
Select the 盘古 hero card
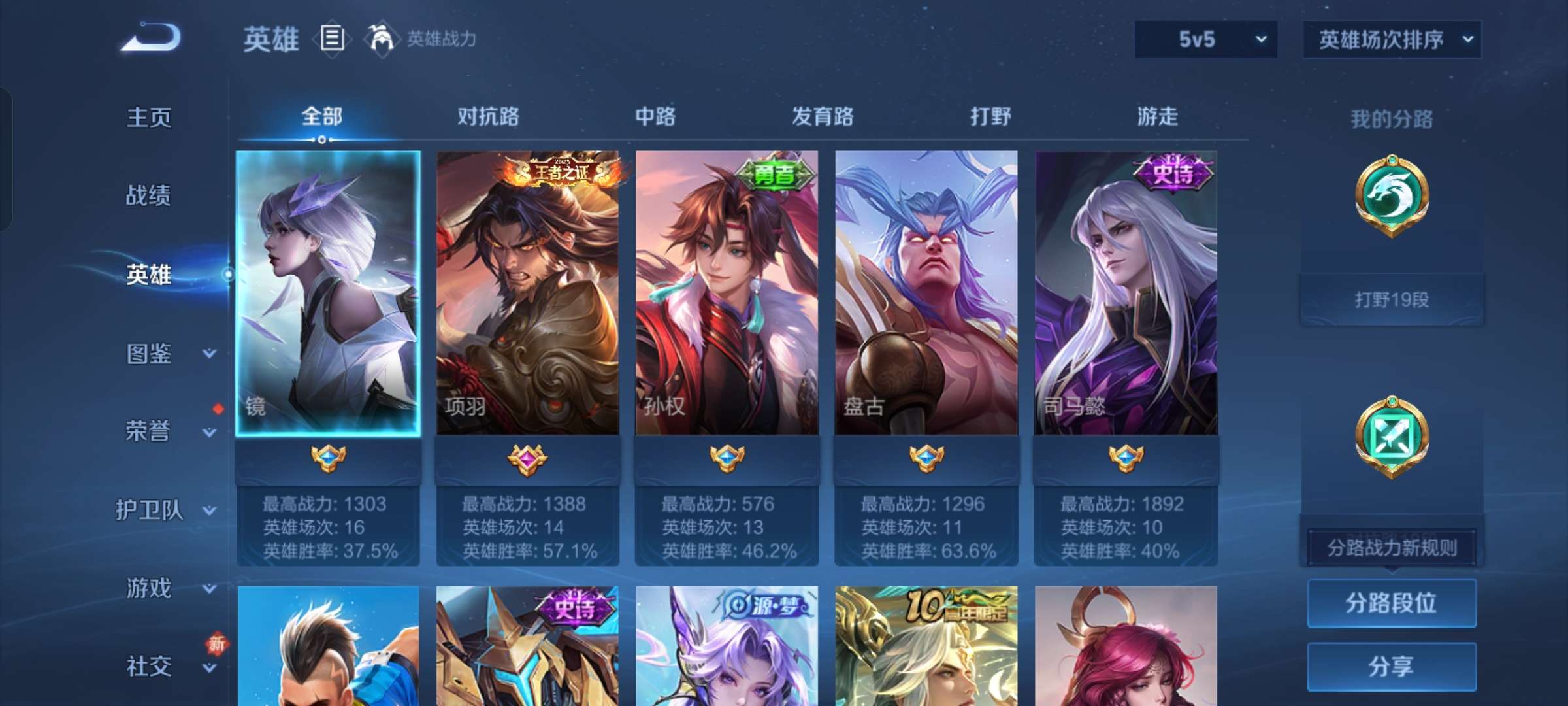(926, 294)
